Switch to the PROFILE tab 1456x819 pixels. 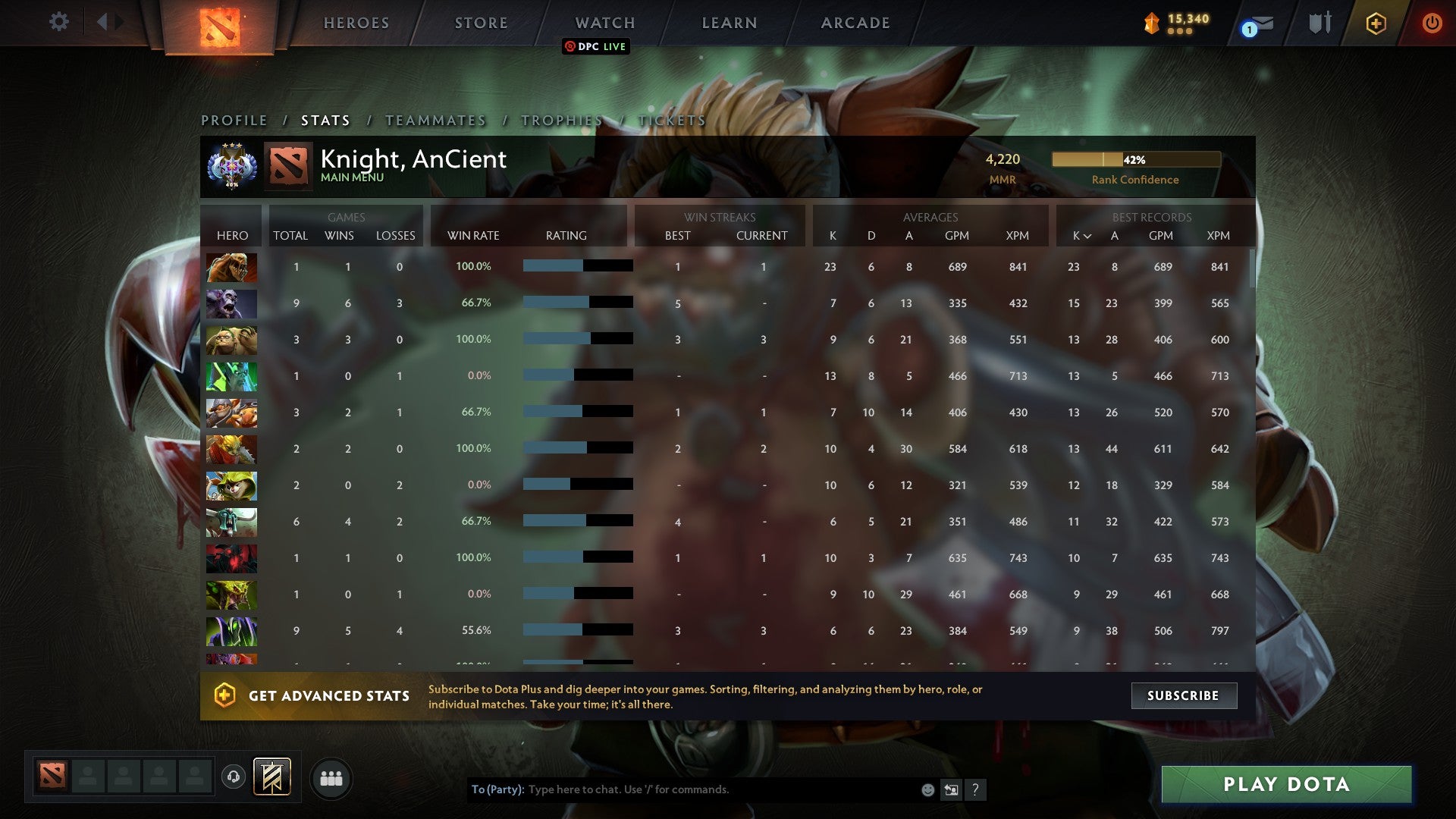pos(233,120)
